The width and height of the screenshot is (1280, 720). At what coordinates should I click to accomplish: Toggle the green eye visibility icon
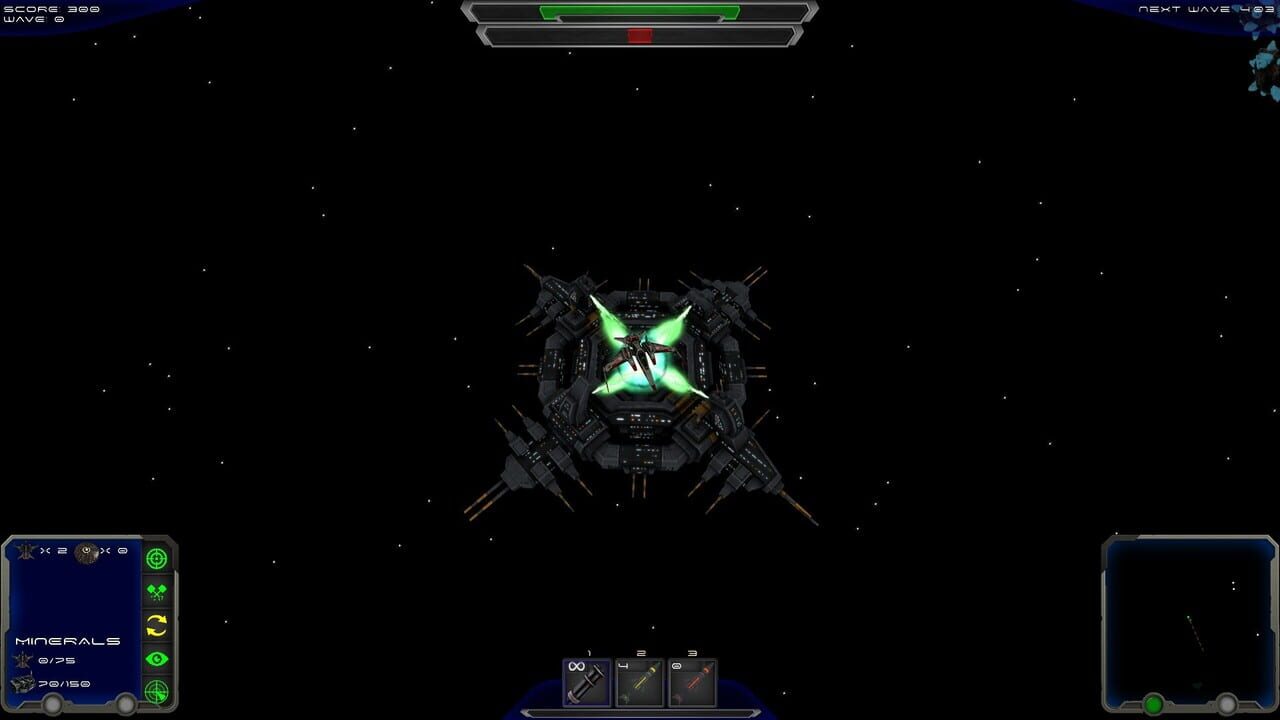(157, 658)
